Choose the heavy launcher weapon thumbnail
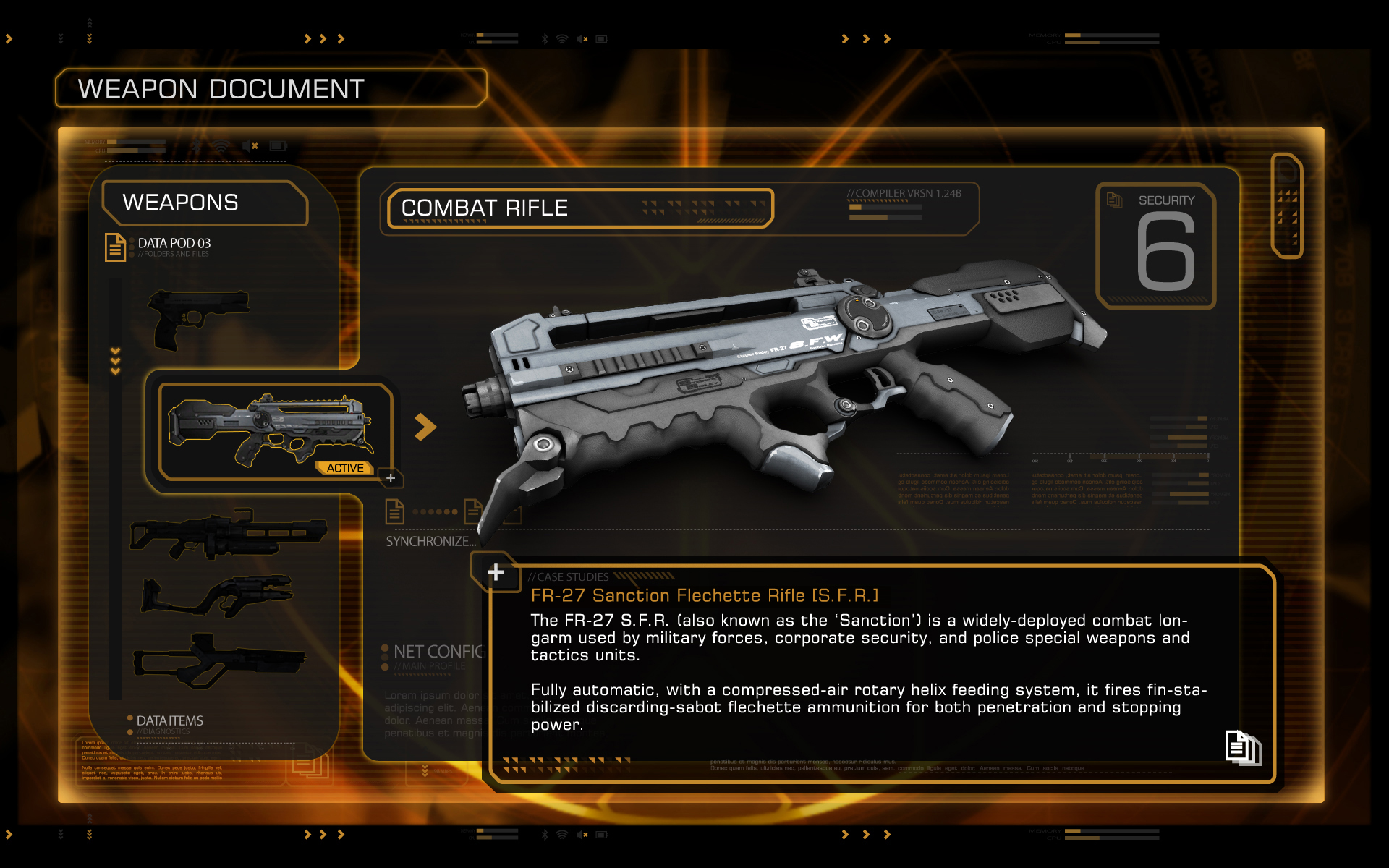1389x868 pixels. [227, 534]
